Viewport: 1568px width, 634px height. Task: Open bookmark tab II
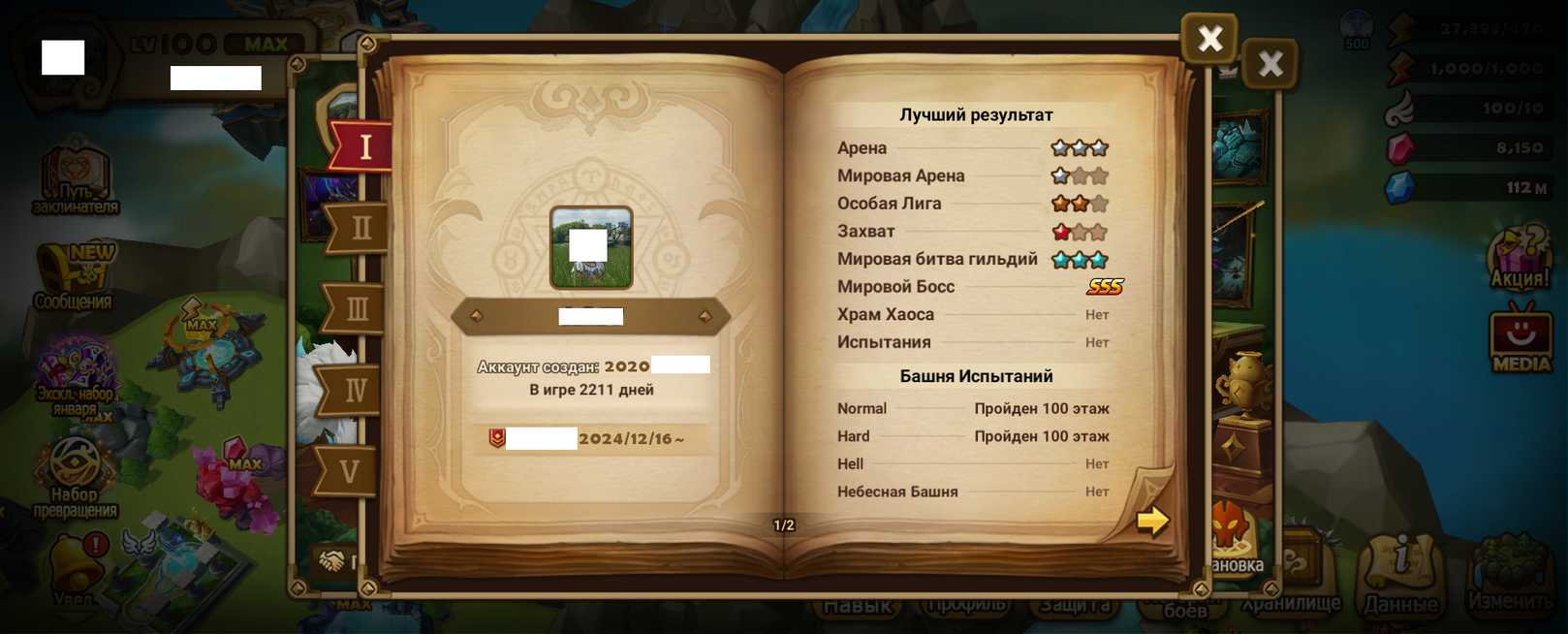(359, 229)
